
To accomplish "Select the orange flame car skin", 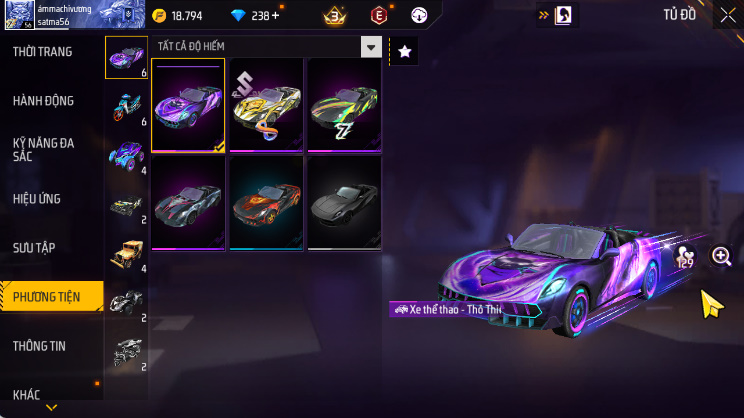I will pos(266,201).
